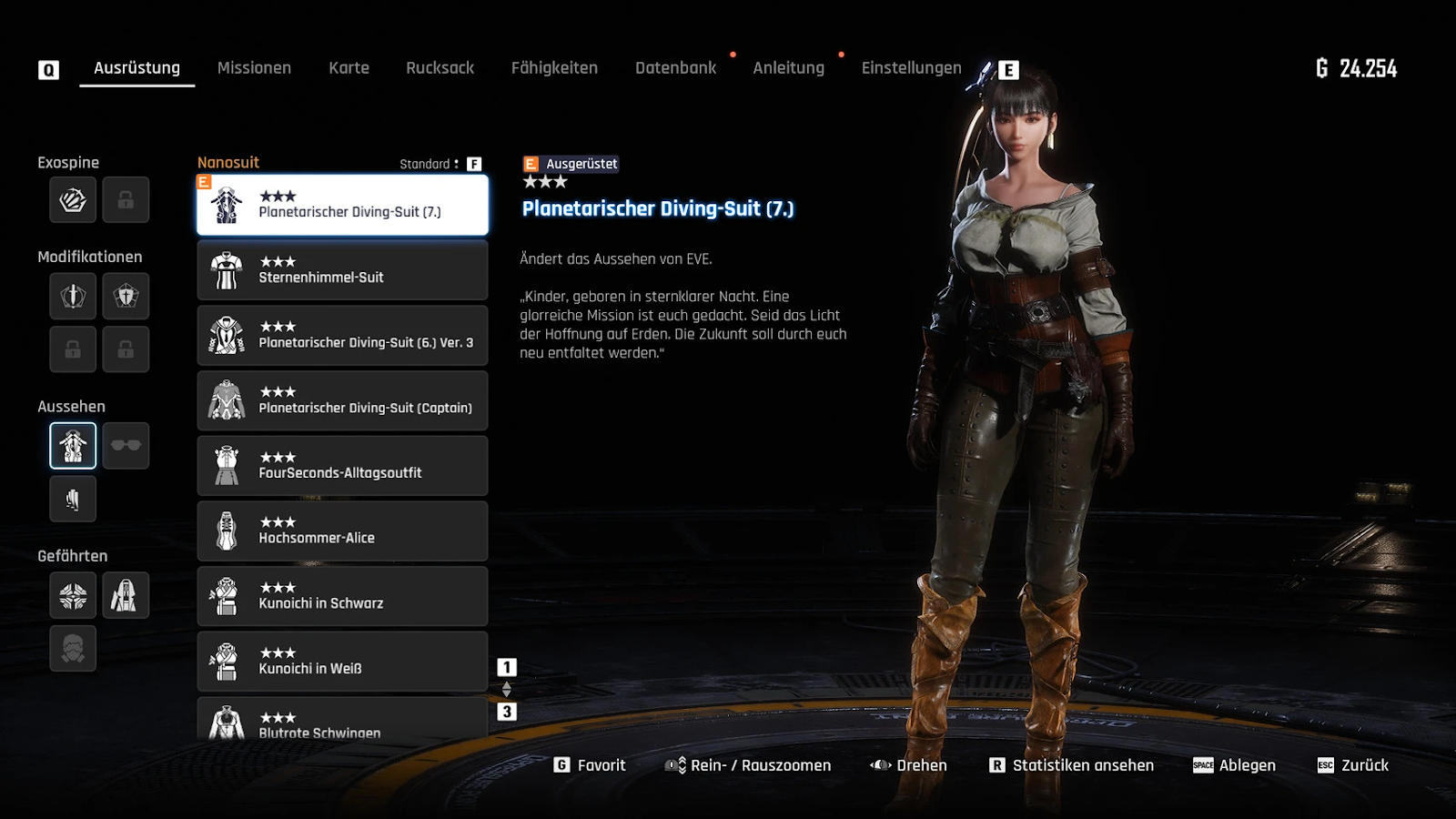Choose the Kunoichi in Schwarz suit
1456x819 pixels.
click(x=342, y=596)
